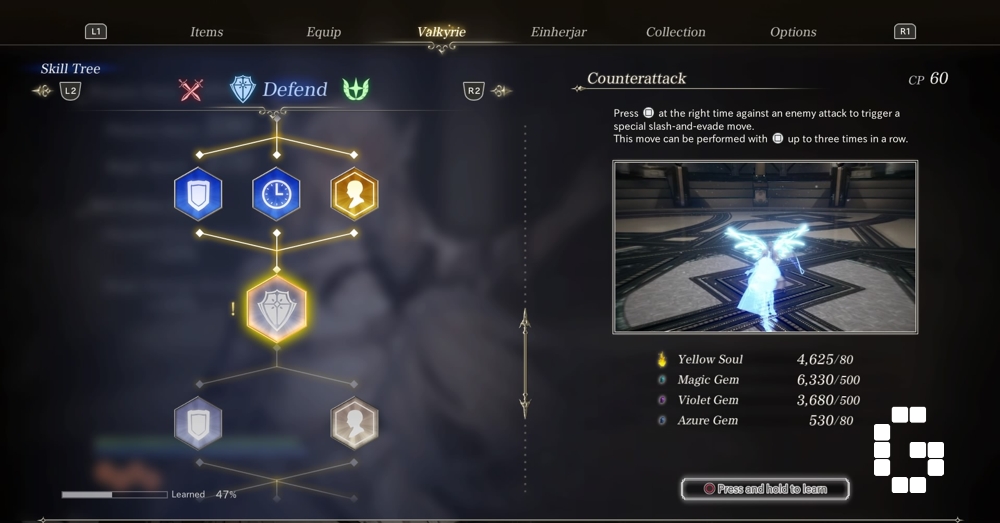Open the Collection tab
Viewport: 1000px width, 523px height.
[676, 32]
